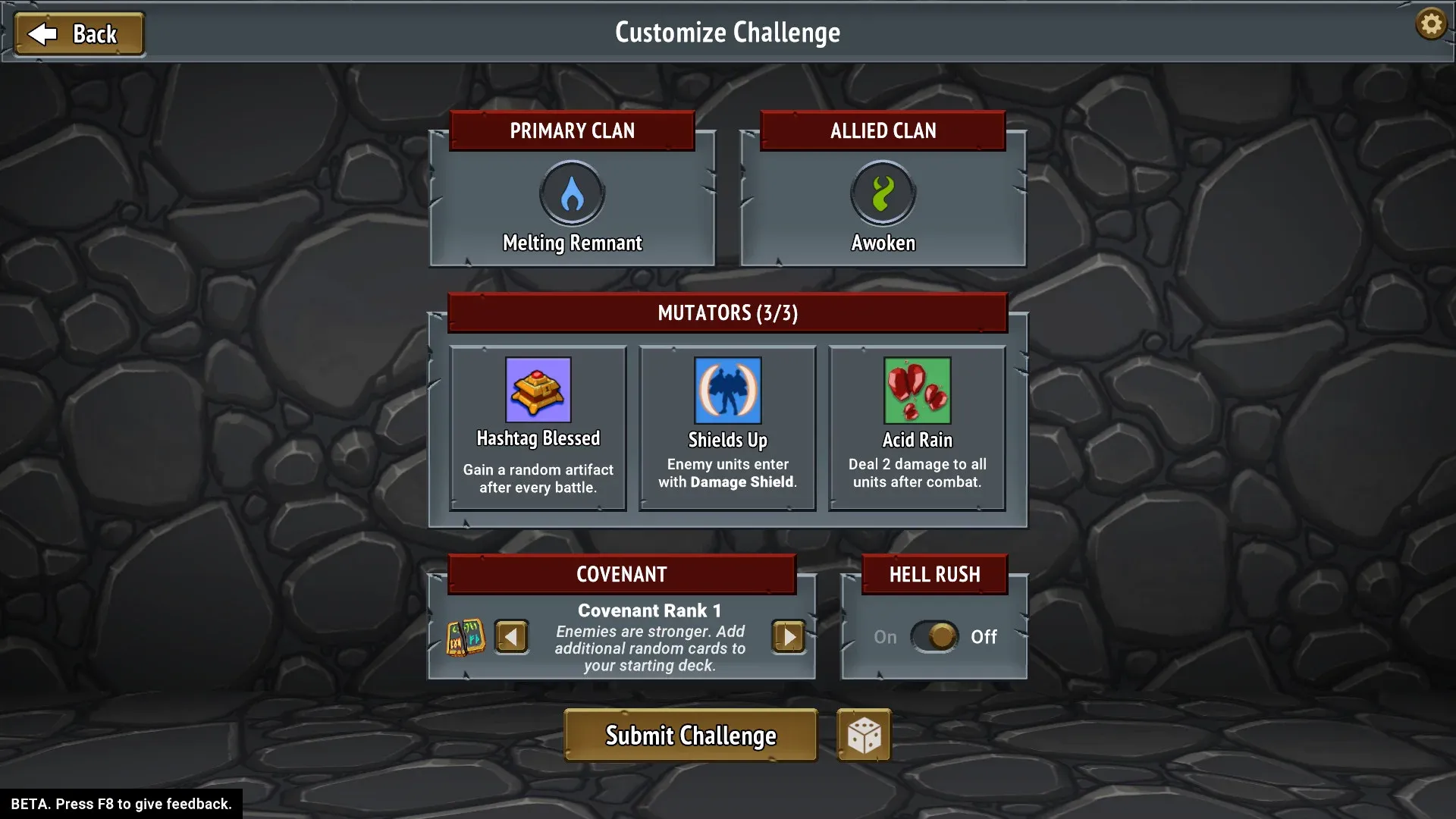Select the Melting Remnant clan icon

(x=572, y=193)
